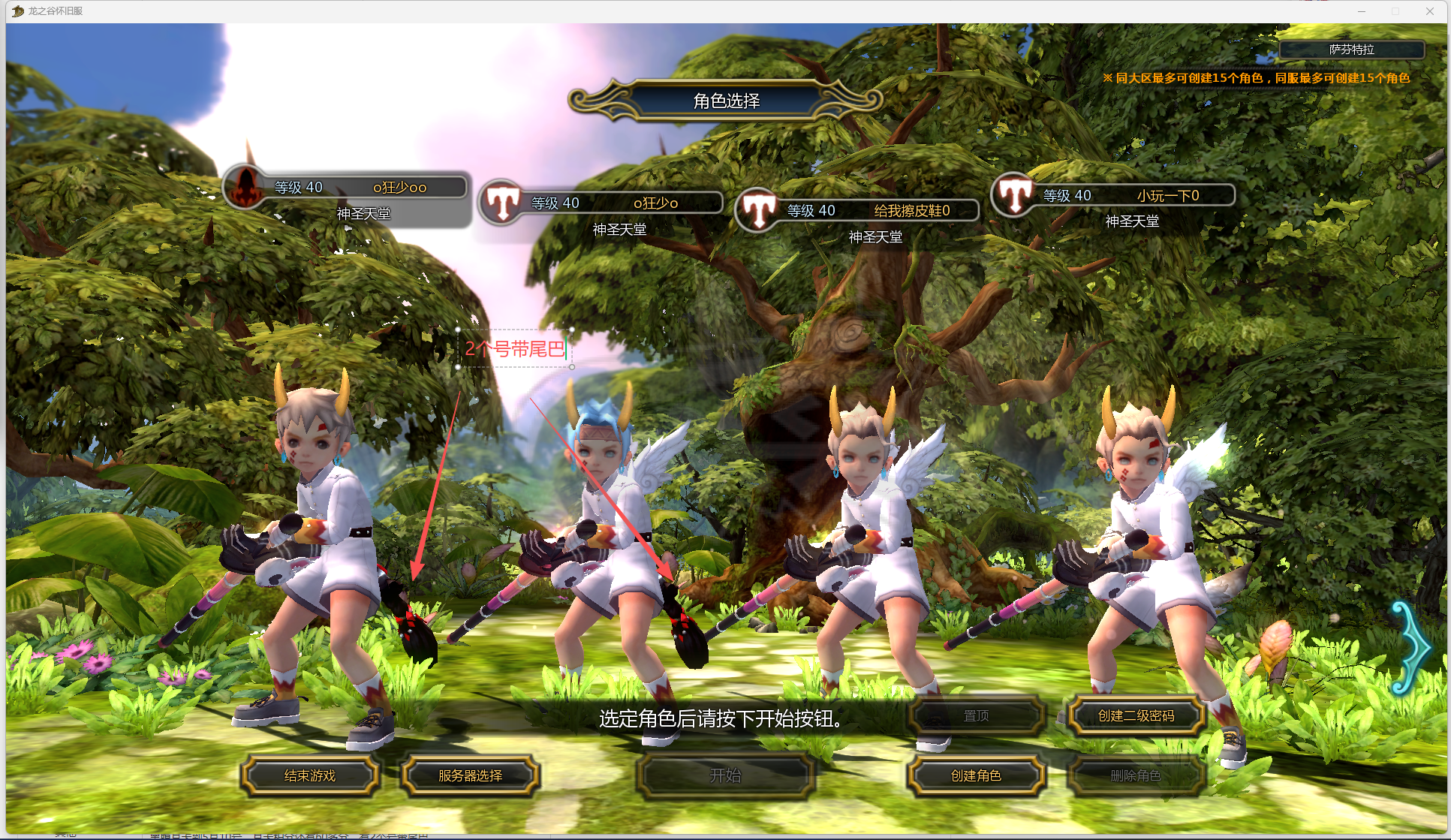Image resolution: width=1451 pixels, height=840 pixels.
Task: Close the game window
Action: [x=1429, y=11]
